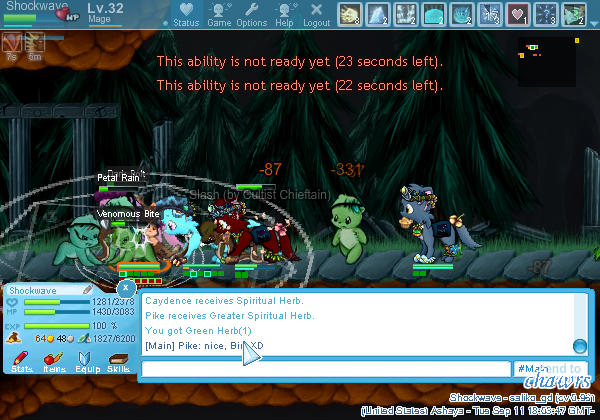Viewport: 600px width, 420px height.
Task: Click the minimap in the corner
Action: tap(546, 62)
